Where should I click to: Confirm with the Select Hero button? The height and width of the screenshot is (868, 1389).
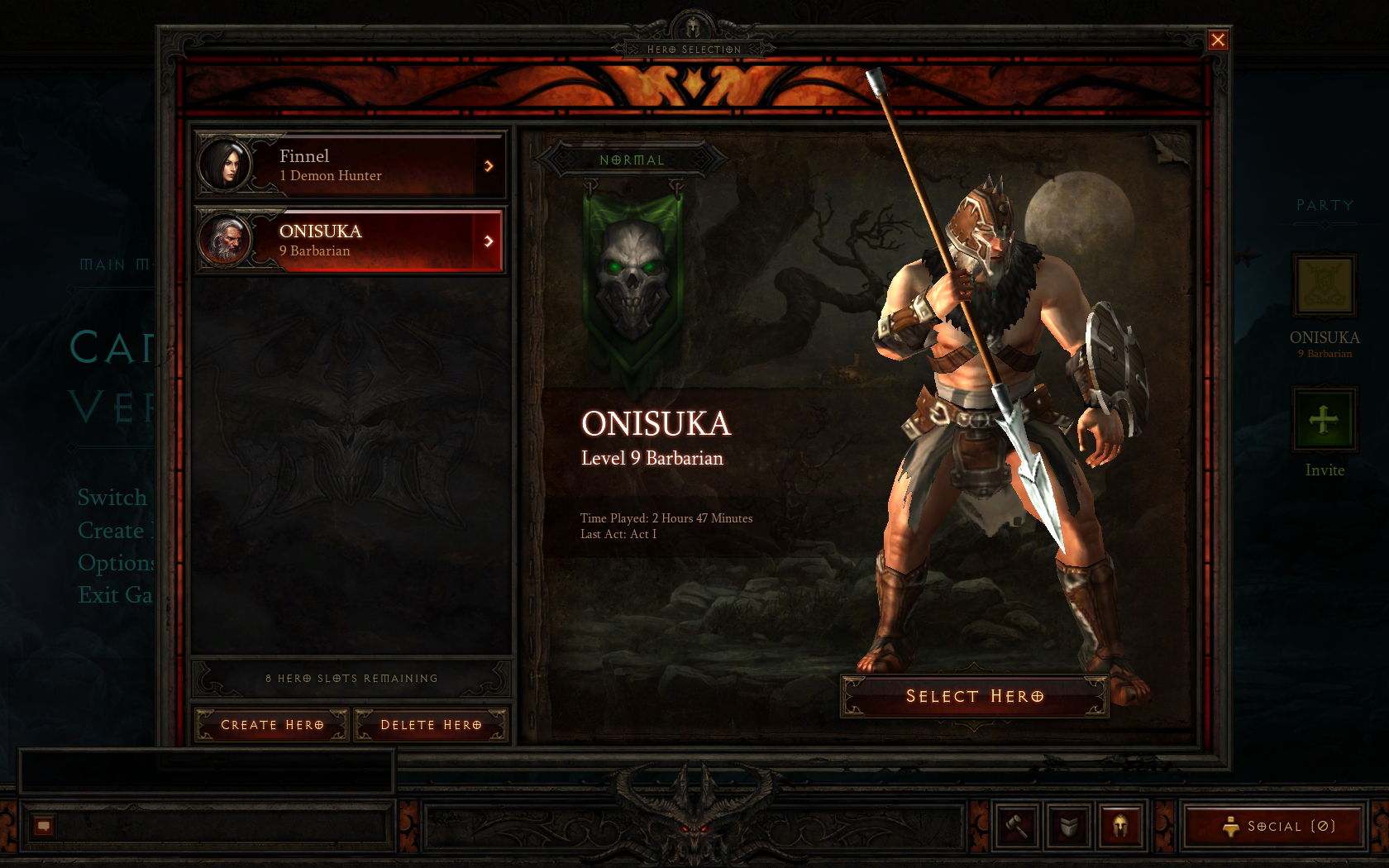[974, 696]
